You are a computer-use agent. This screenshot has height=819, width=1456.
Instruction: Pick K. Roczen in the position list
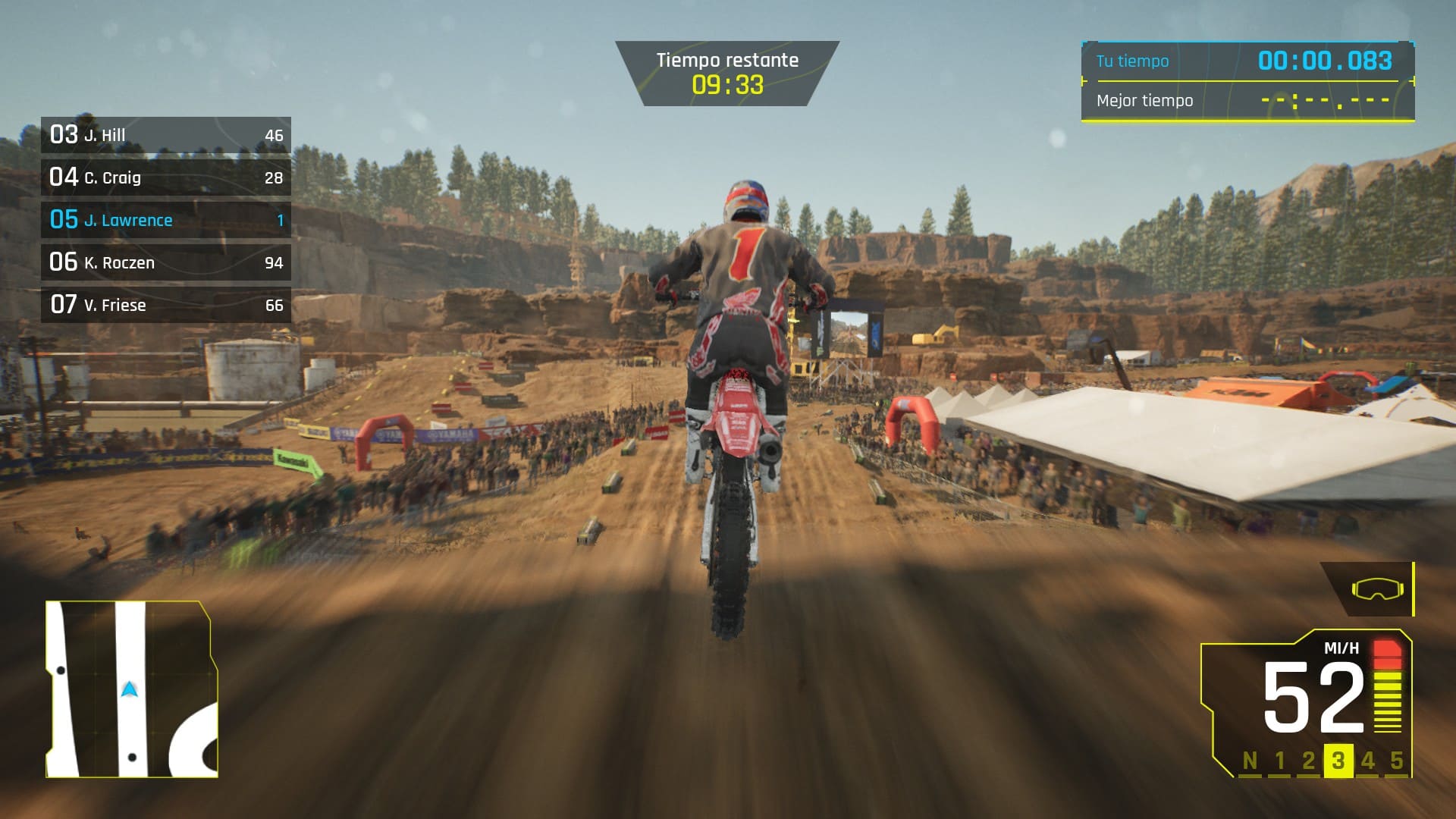click(165, 263)
